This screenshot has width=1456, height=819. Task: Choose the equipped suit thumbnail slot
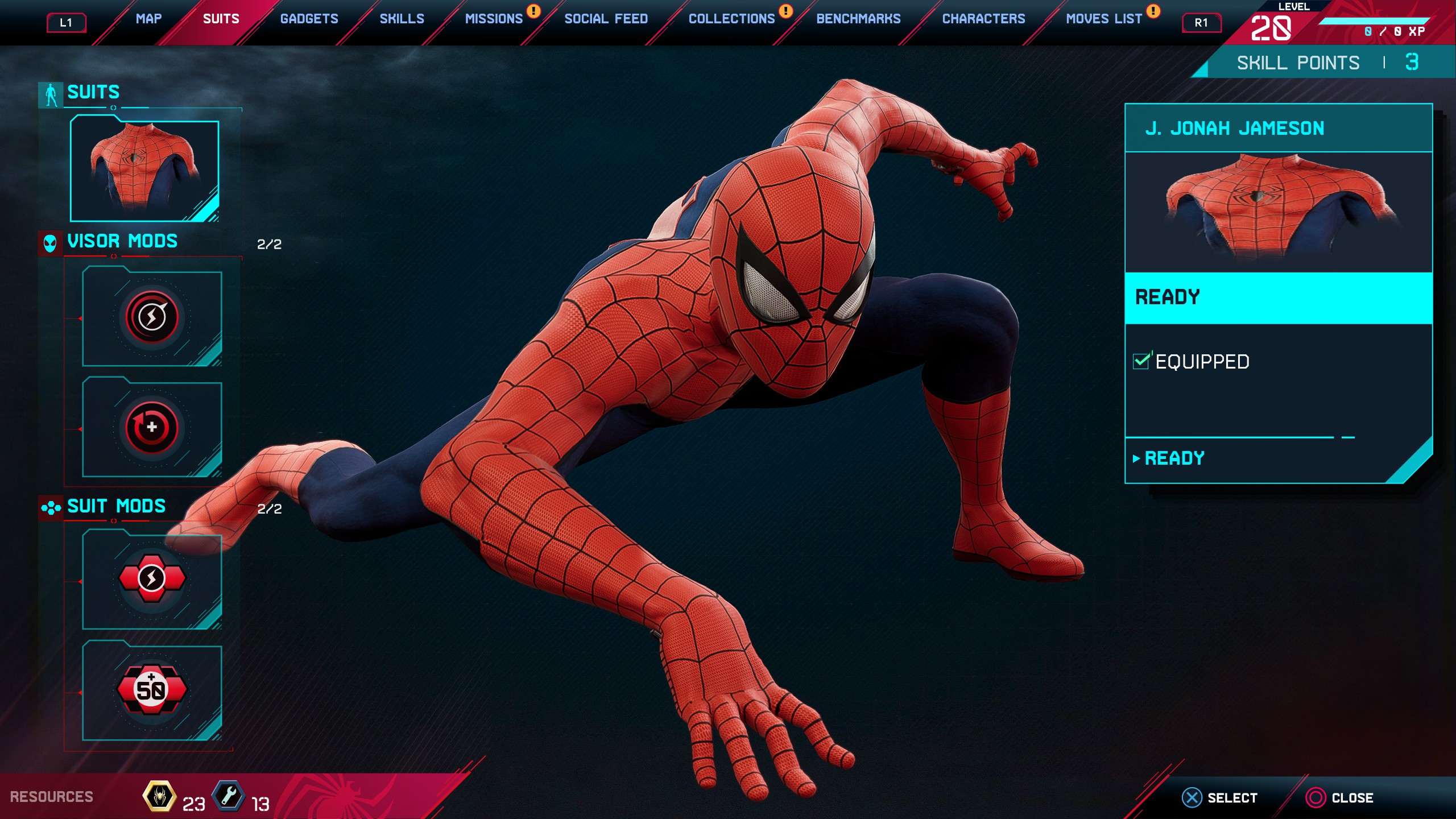tap(144, 169)
